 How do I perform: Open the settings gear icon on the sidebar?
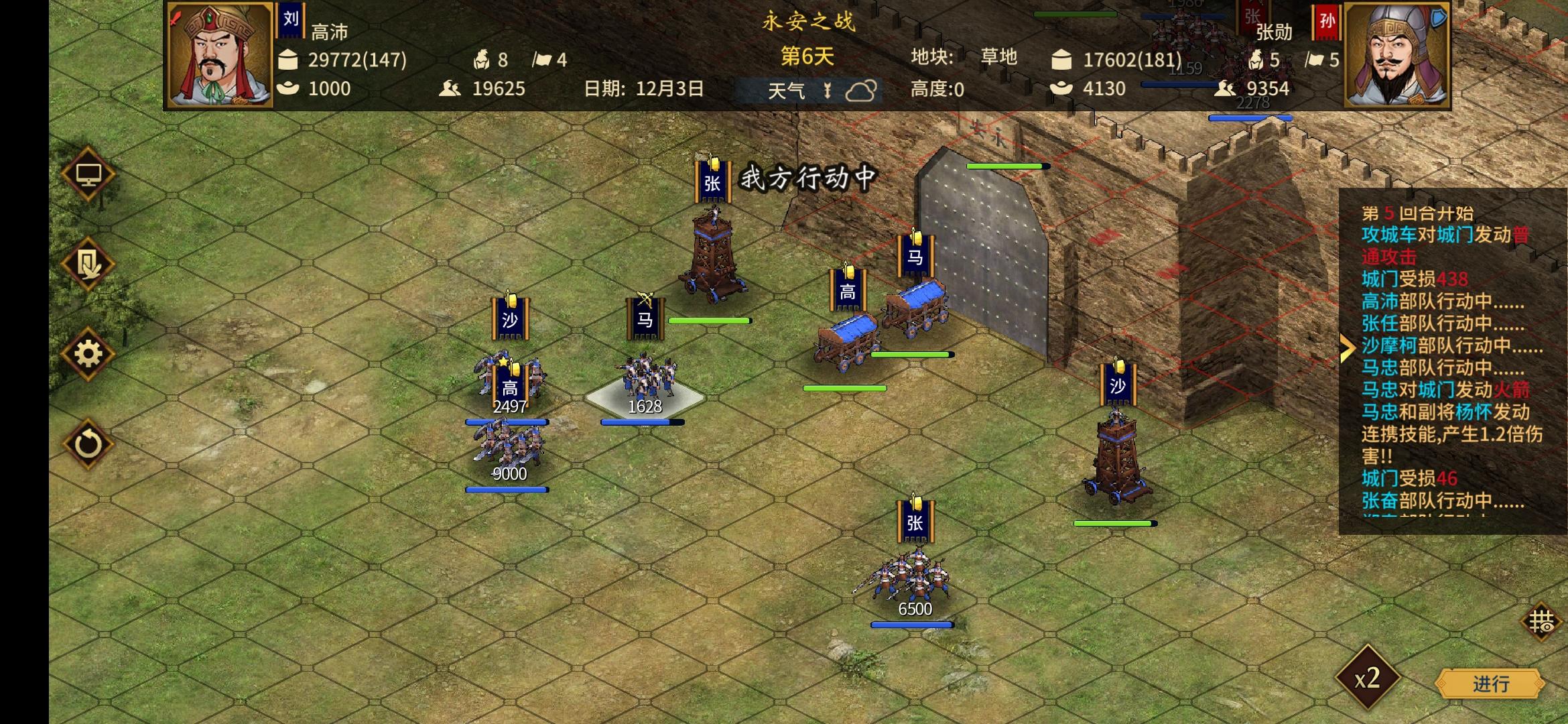[88, 354]
